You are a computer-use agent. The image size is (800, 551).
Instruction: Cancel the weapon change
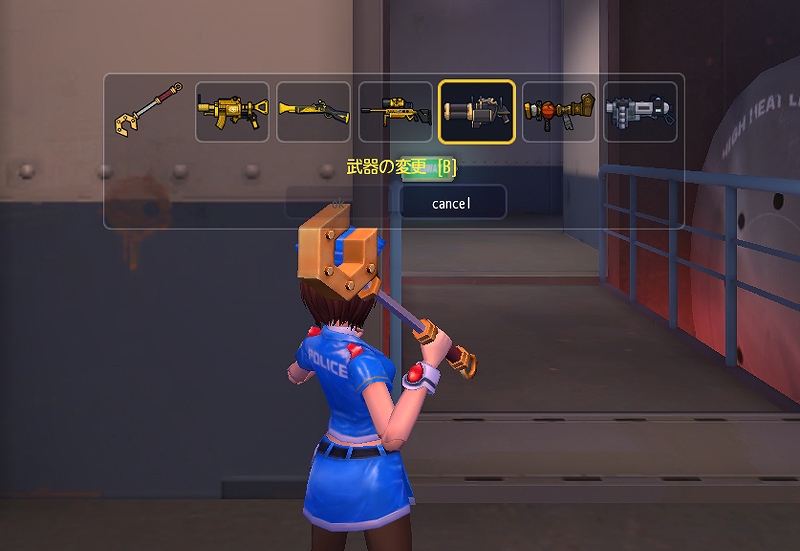[x=452, y=203]
